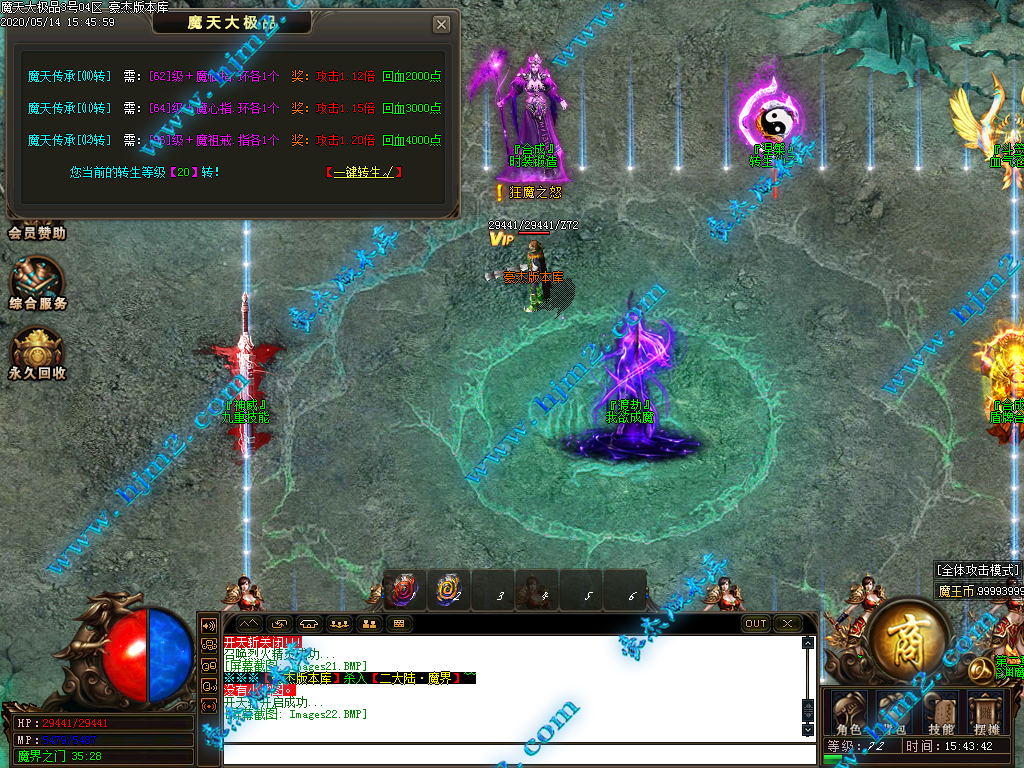Click the X button beside OUT
Viewport: 1024px width, 768px height.
[788, 624]
